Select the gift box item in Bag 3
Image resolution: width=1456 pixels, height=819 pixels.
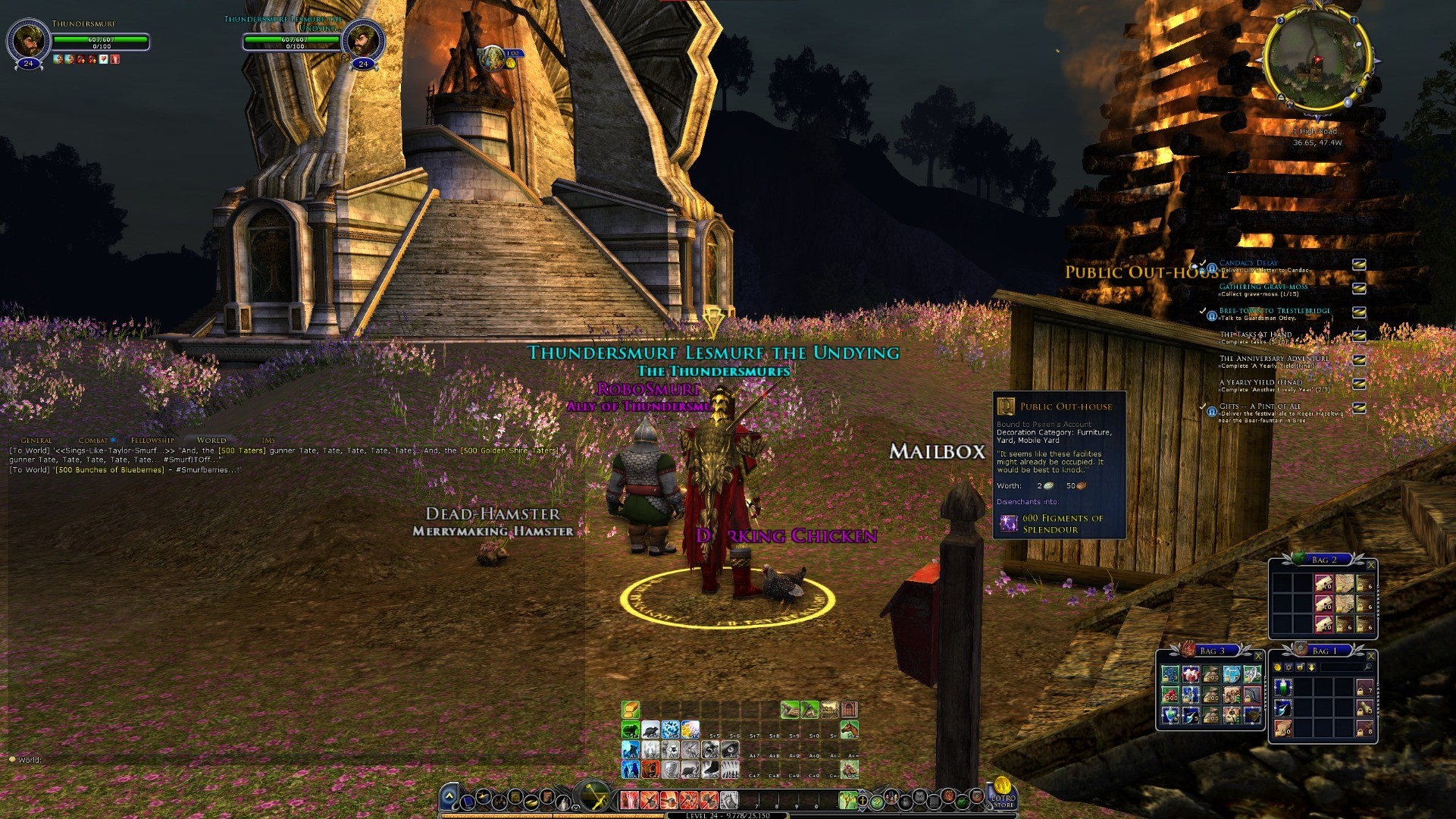click(x=1191, y=674)
